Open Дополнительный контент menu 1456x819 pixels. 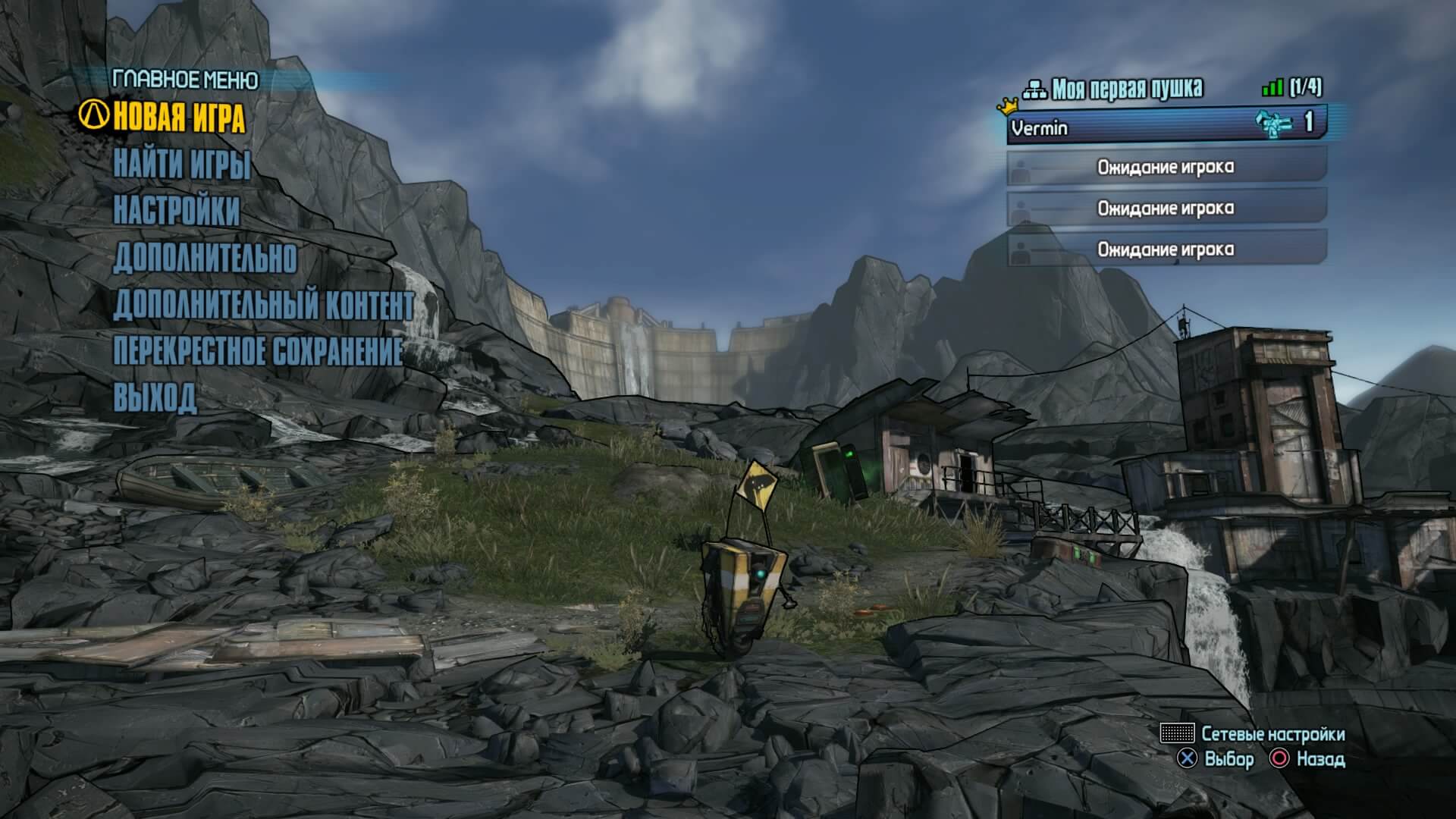pos(263,305)
